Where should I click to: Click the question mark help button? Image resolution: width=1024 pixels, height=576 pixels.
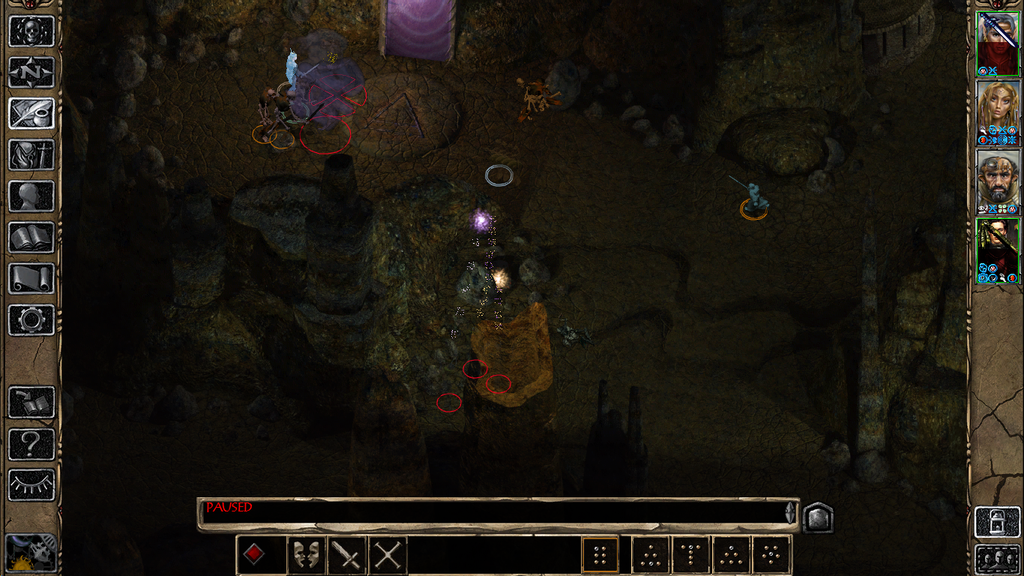pos(31,444)
